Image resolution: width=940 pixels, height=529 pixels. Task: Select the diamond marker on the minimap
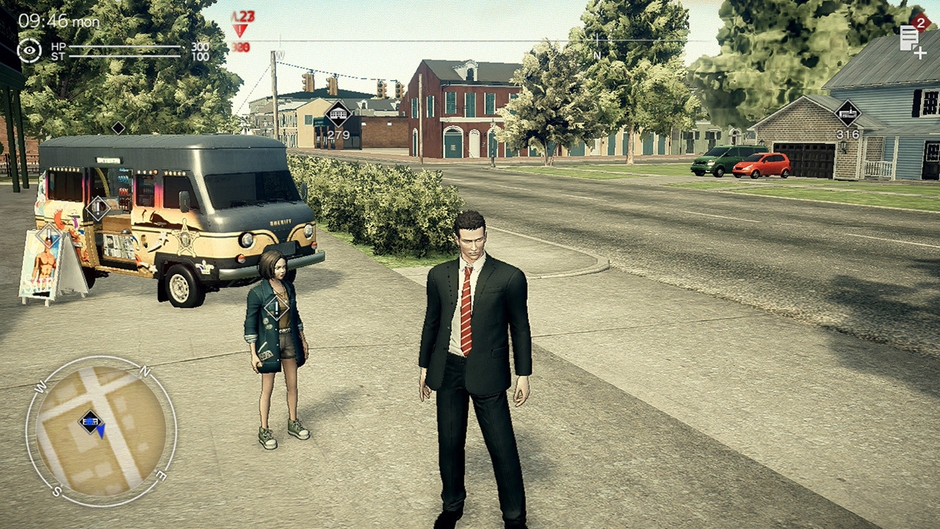pos(91,422)
